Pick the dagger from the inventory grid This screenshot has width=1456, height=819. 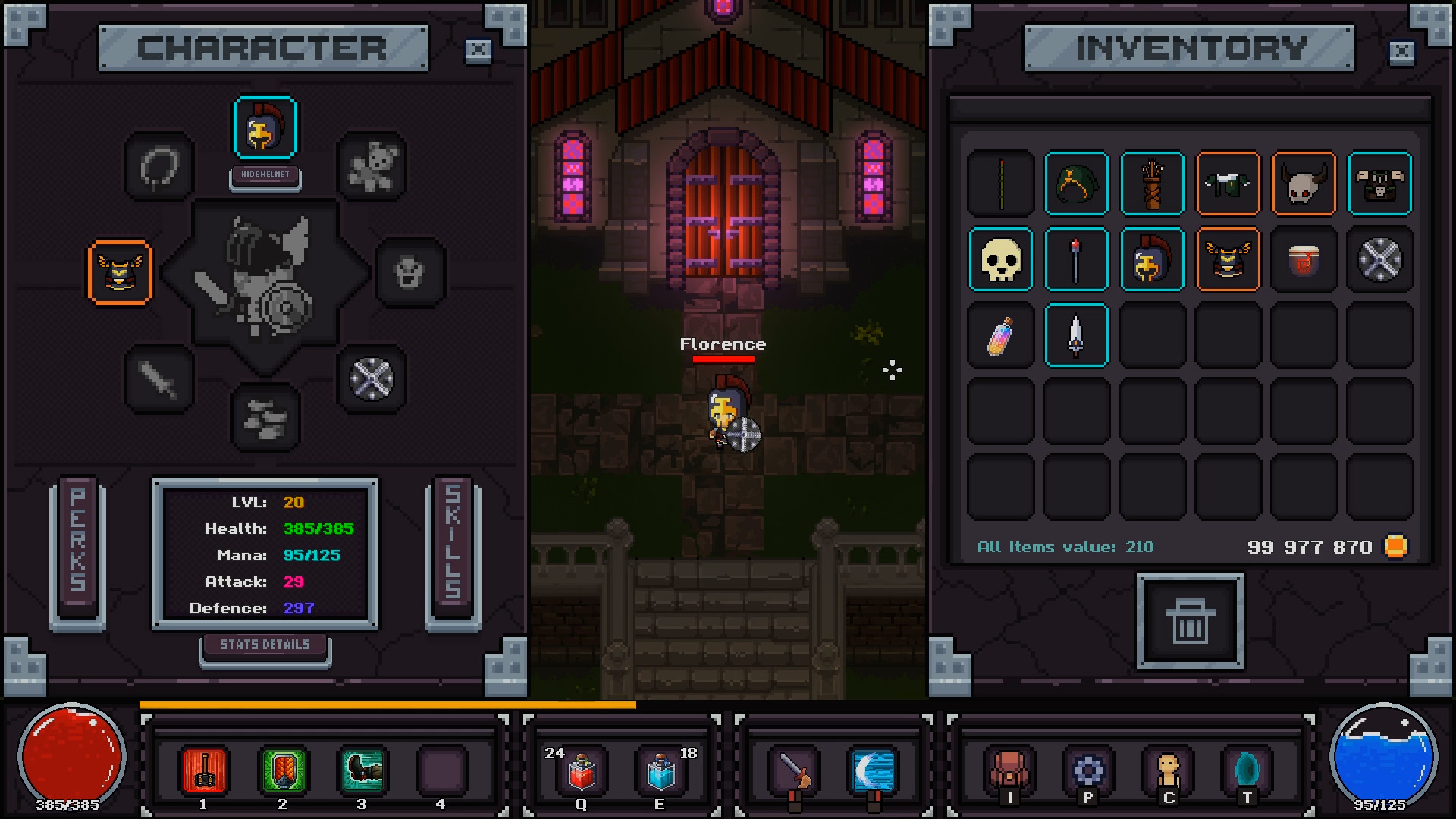[x=1077, y=335]
